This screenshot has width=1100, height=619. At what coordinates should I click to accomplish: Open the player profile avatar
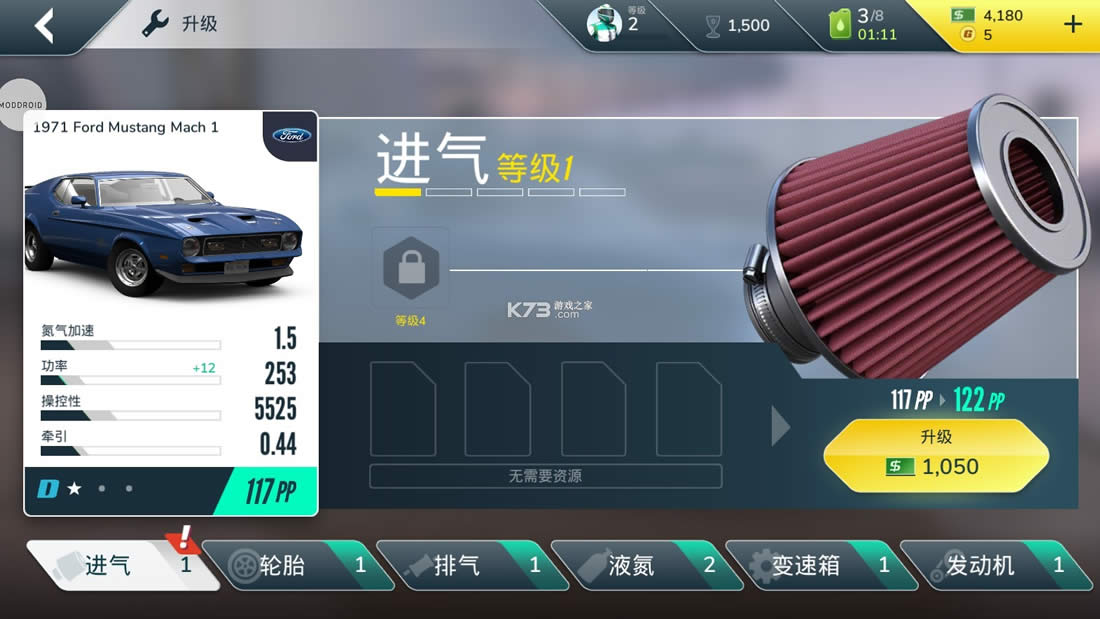coord(604,24)
